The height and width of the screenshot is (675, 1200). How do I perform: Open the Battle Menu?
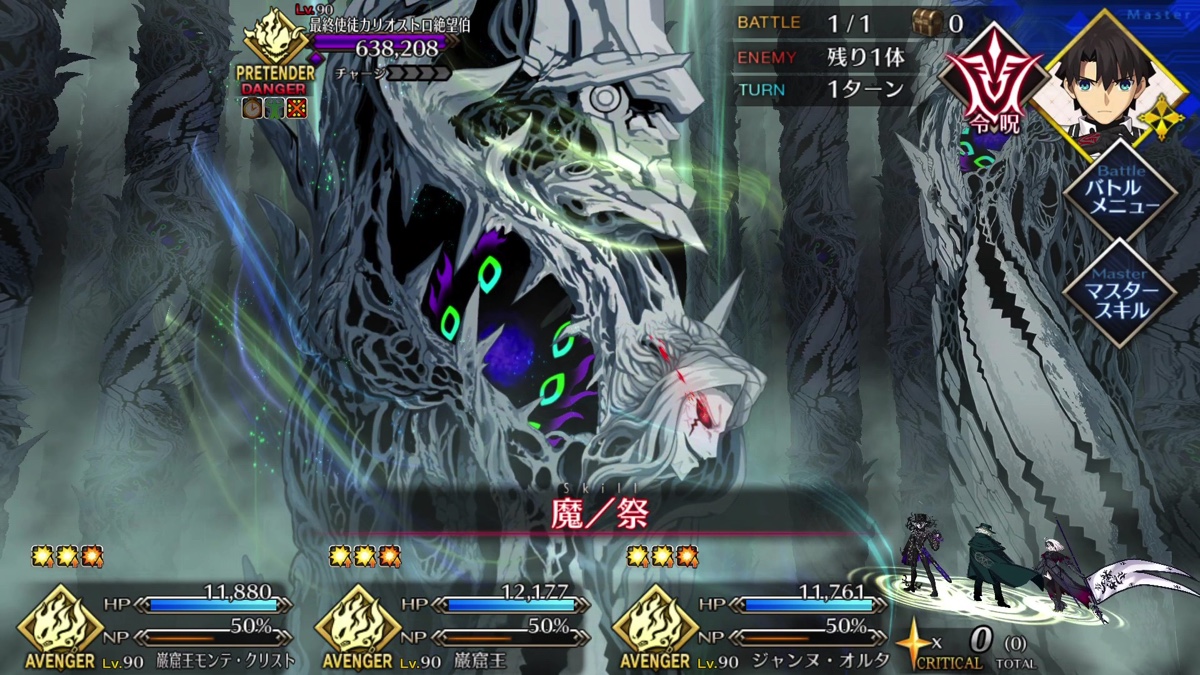click(x=1117, y=191)
